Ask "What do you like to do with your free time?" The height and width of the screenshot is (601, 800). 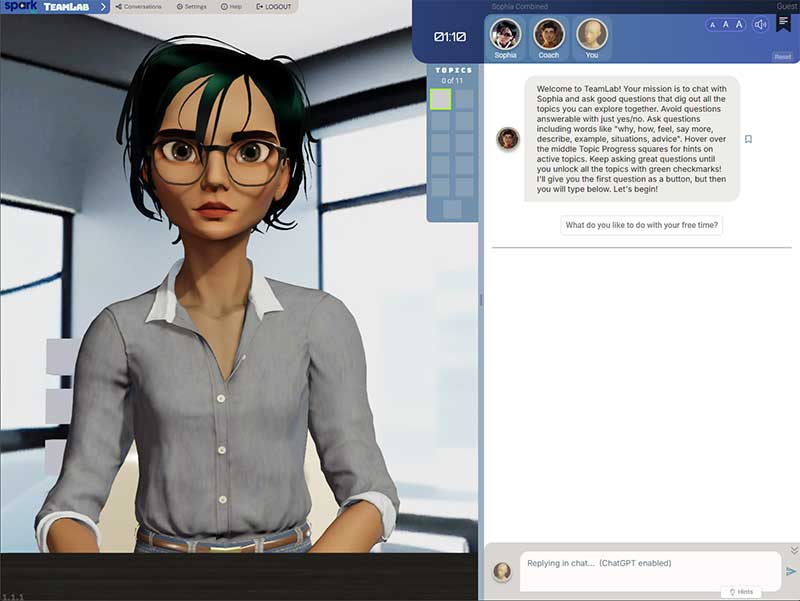(641, 225)
